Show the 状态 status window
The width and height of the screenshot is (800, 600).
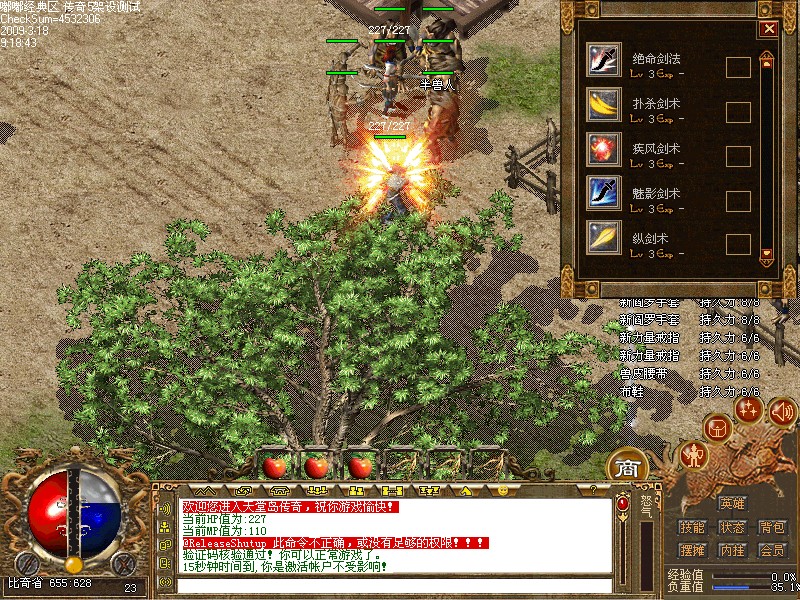click(732, 527)
